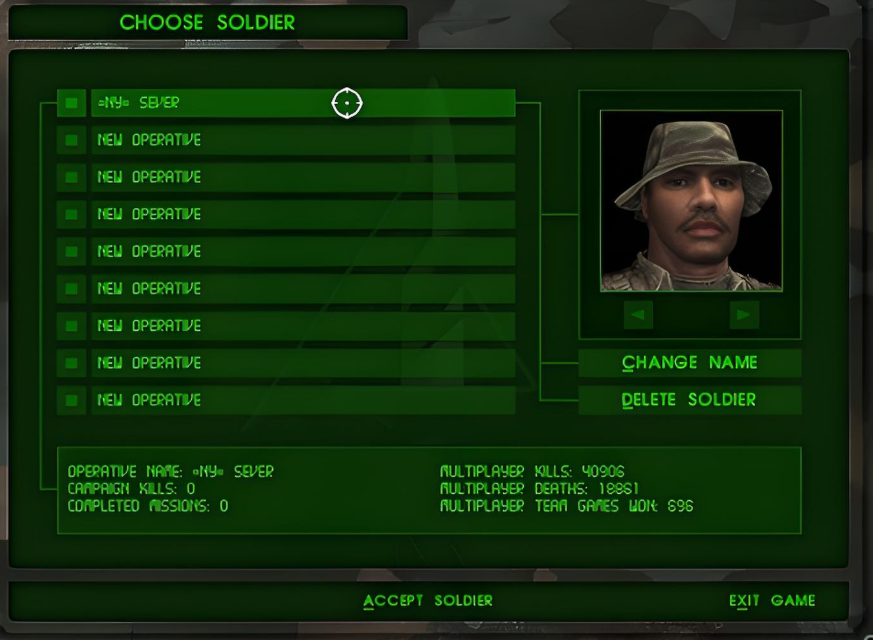Show the previous soldier portrait
873x640 pixels.
click(638, 315)
